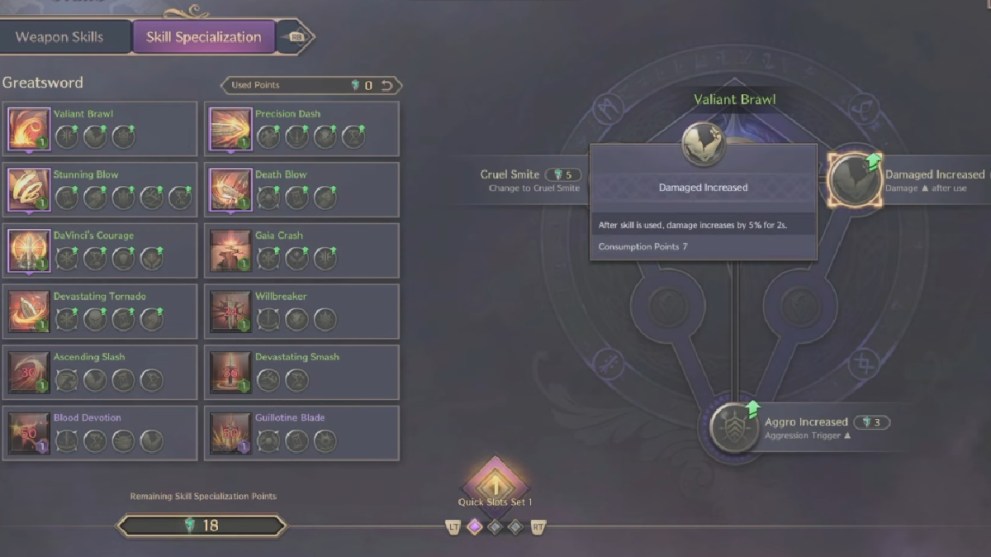Pick the Death Blow skill icon
This screenshot has height=557, width=991.
[229, 190]
